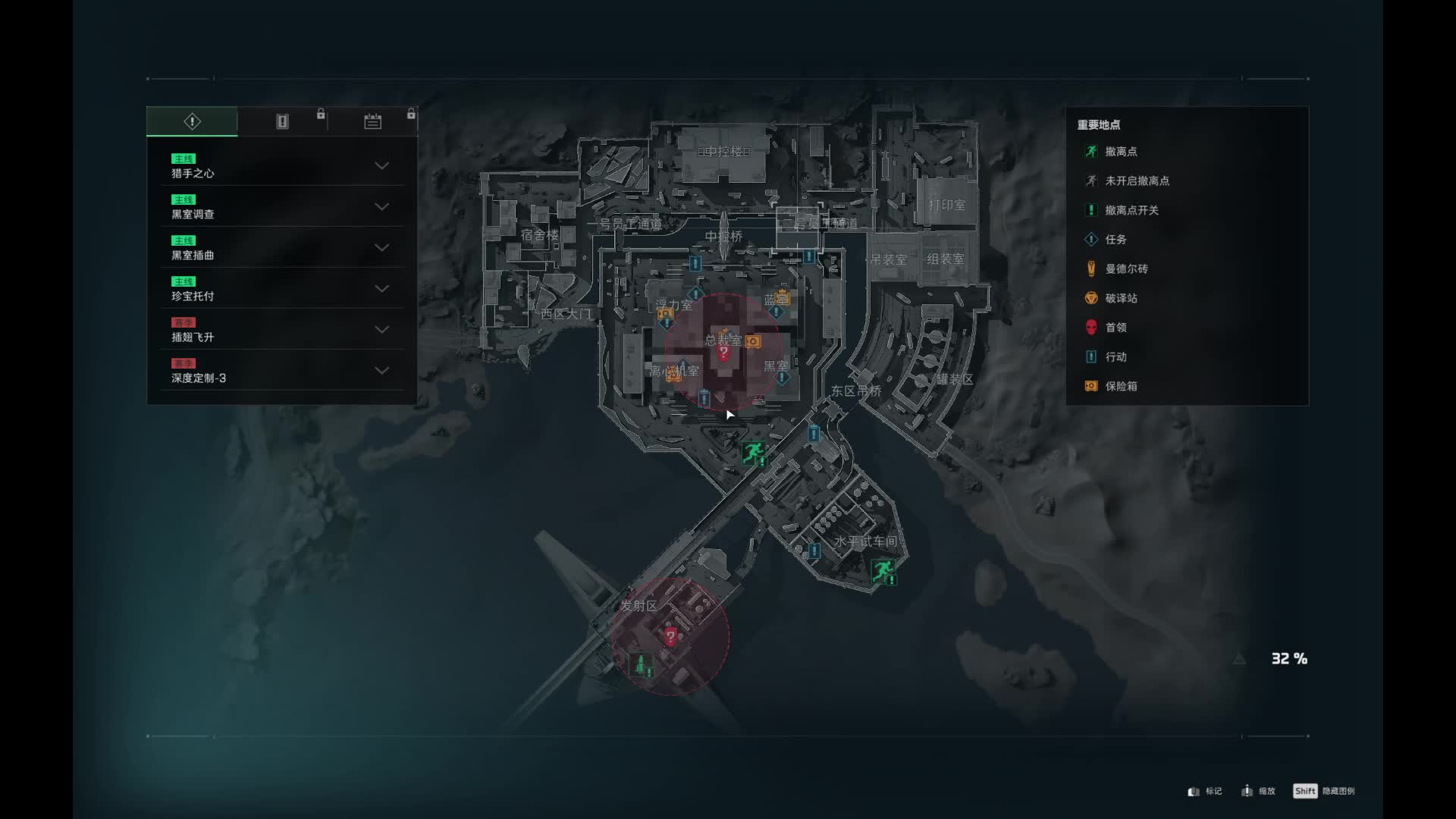Image resolution: width=1456 pixels, height=819 pixels.
Task: Toggle 撤离点 in the legend
Action: pyautogui.click(x=1120, y=152)
